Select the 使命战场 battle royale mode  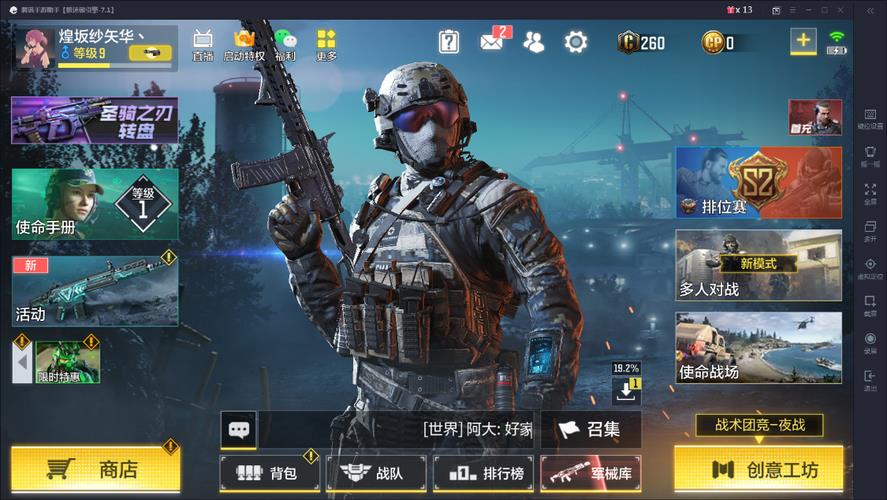758,348
